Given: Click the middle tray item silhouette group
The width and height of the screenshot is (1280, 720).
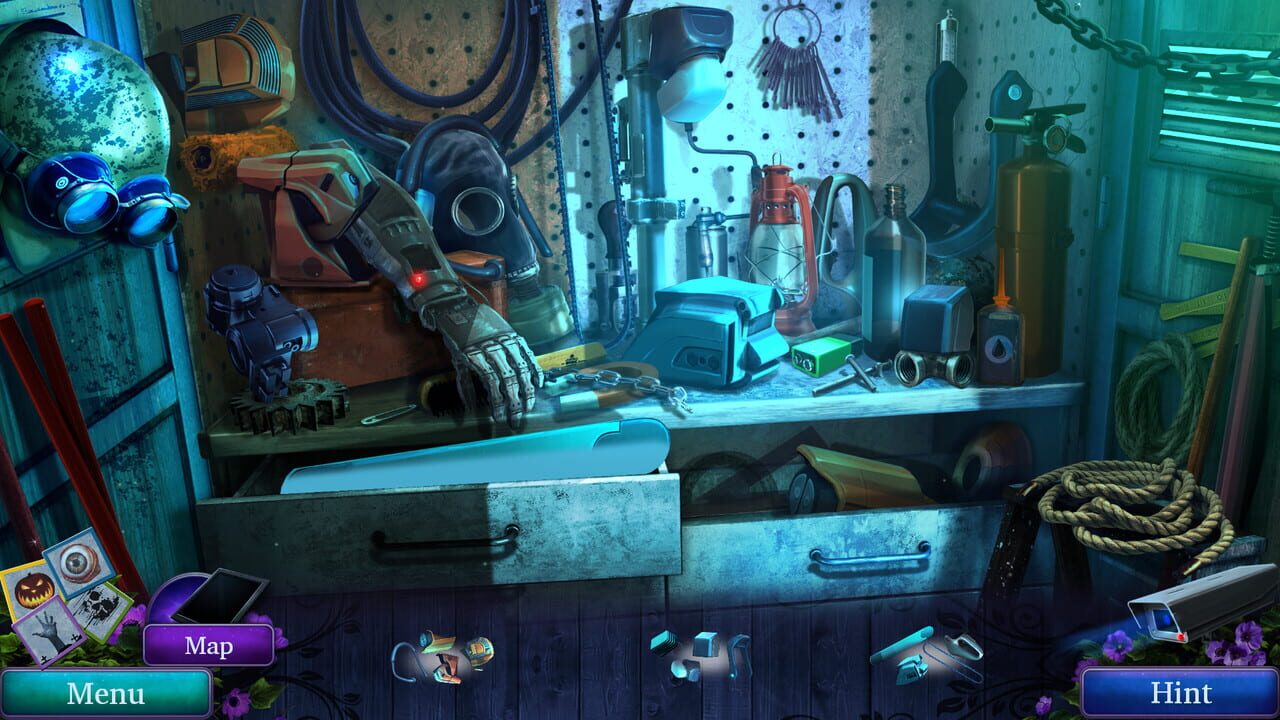Looking at the screenshot, I should pyautogui.click(x=700, y=655).
